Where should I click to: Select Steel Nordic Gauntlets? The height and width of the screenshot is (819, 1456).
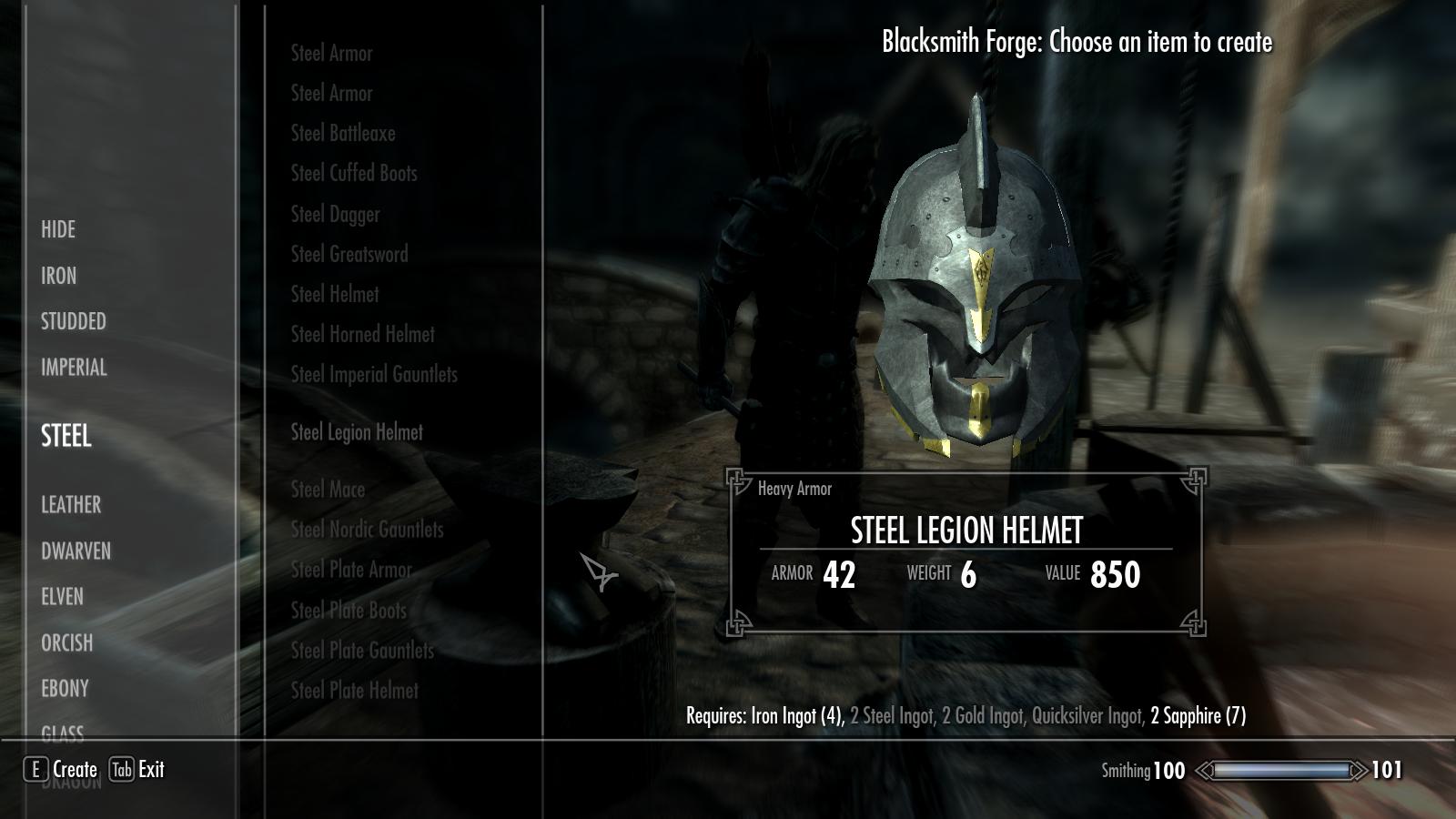coord(368,529)
